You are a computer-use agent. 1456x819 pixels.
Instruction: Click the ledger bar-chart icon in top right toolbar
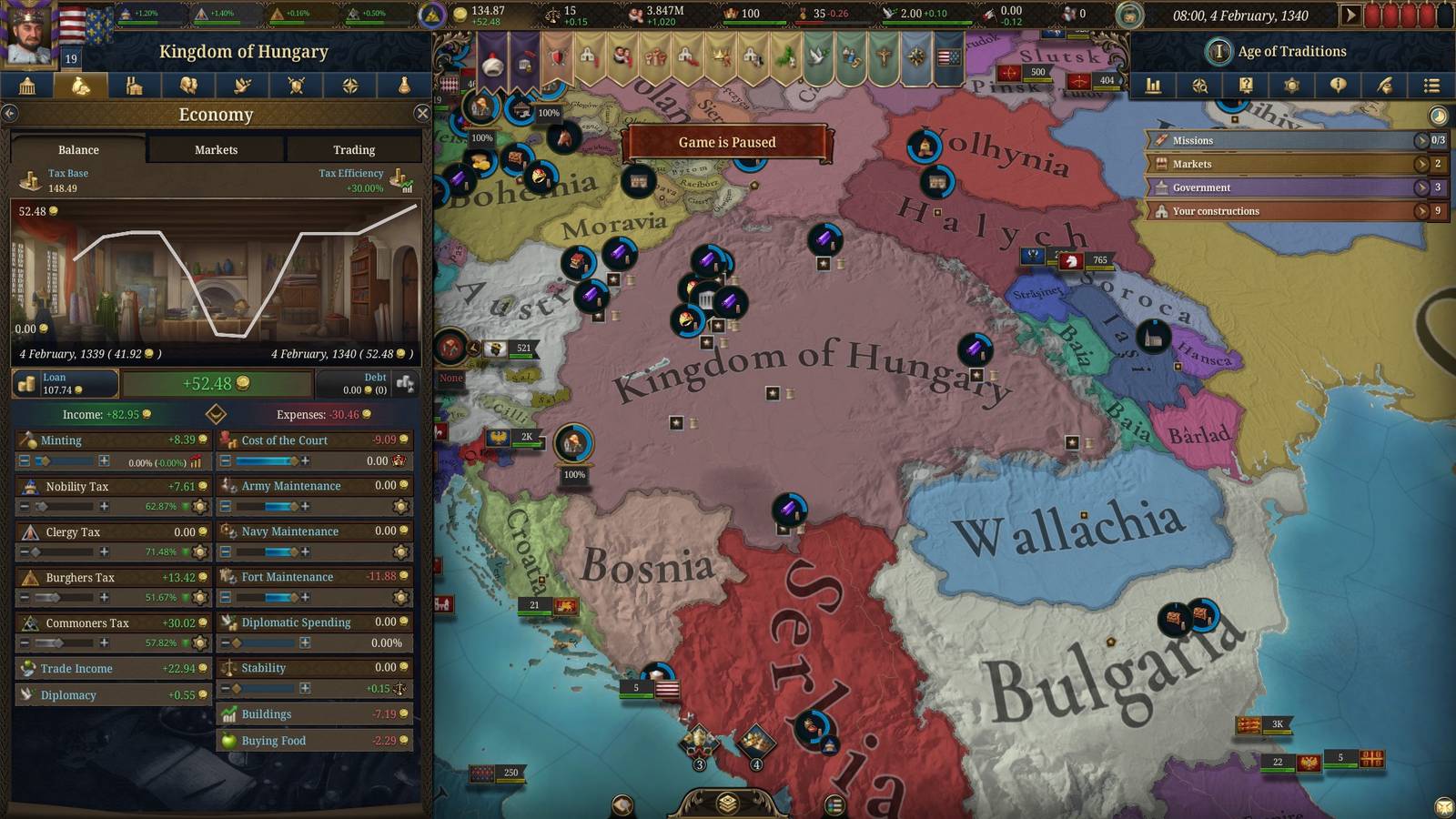coord(1154,86)
